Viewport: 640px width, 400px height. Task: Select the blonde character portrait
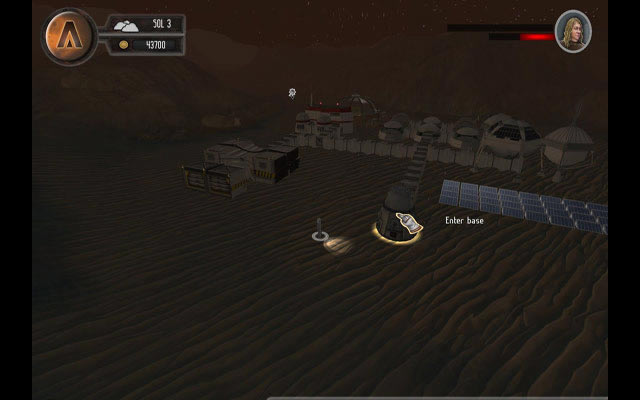573,31
